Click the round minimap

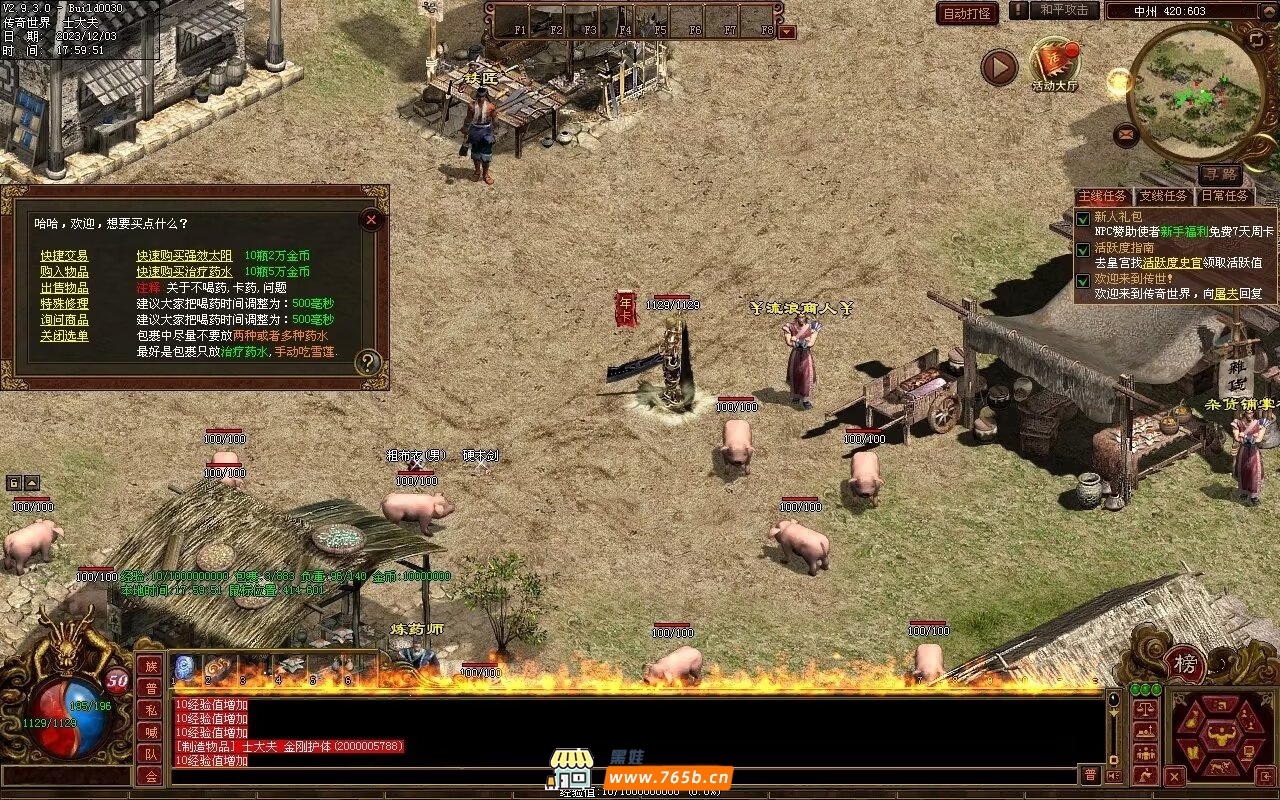point(1194,93)
